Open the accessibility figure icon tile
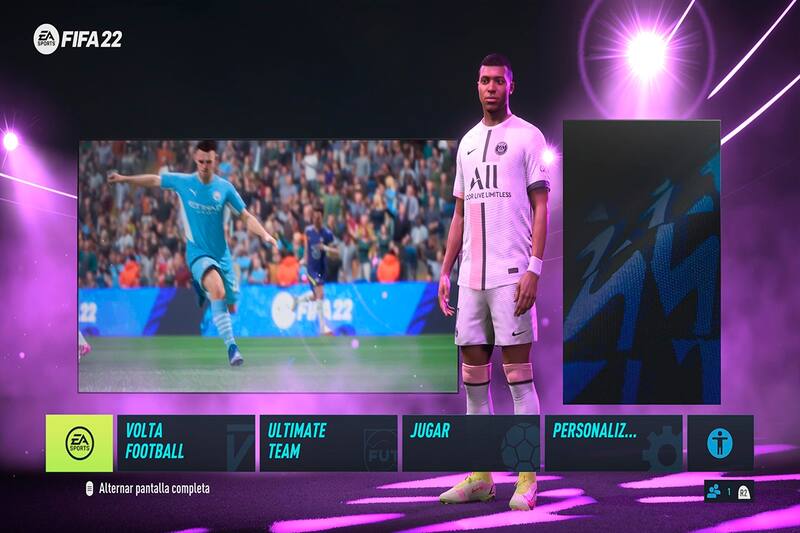Image resolution: width=800 pixels, height=533 pixels. point(720,443)
